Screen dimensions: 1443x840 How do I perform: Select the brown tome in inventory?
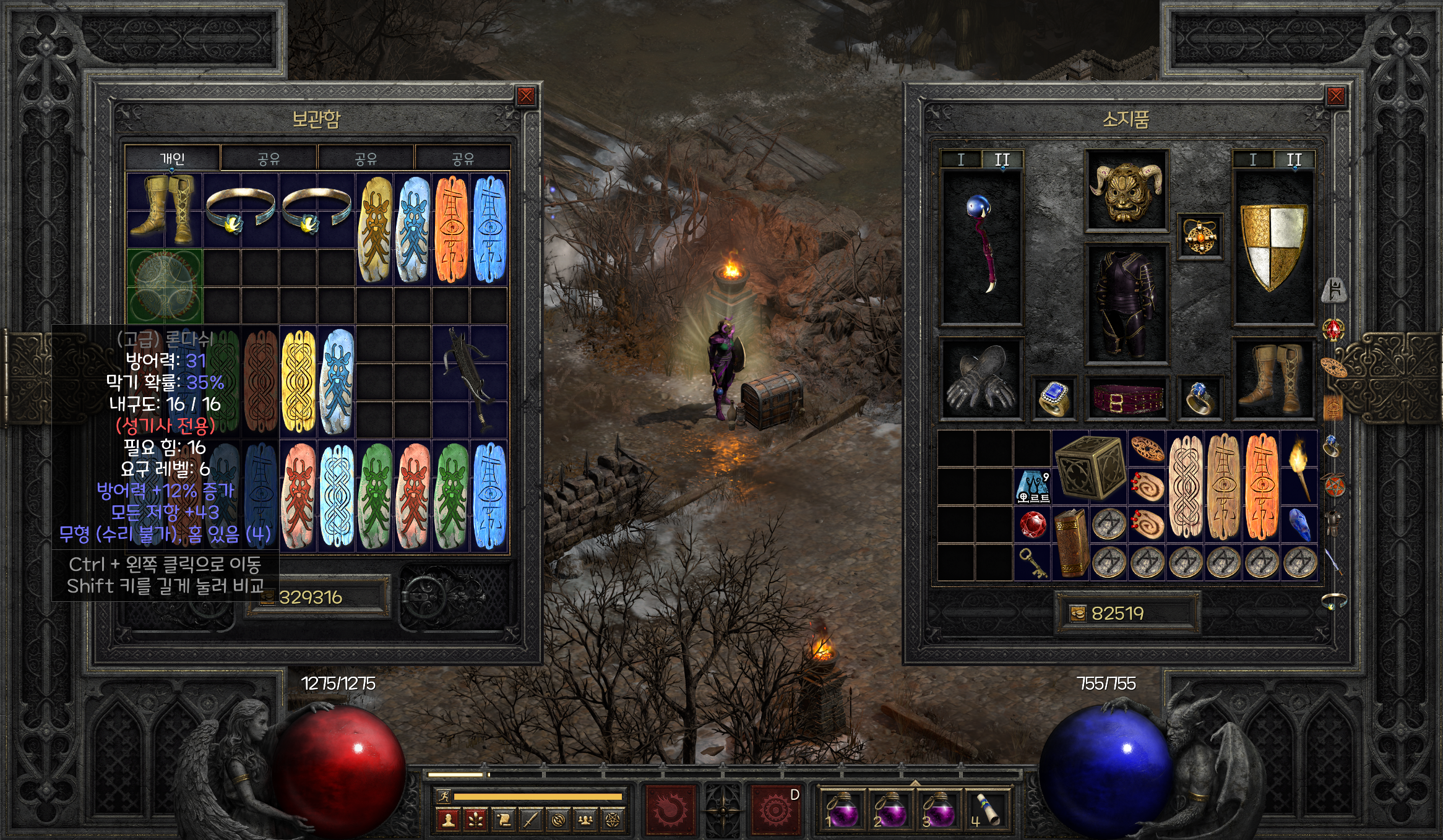point(1070,543)
